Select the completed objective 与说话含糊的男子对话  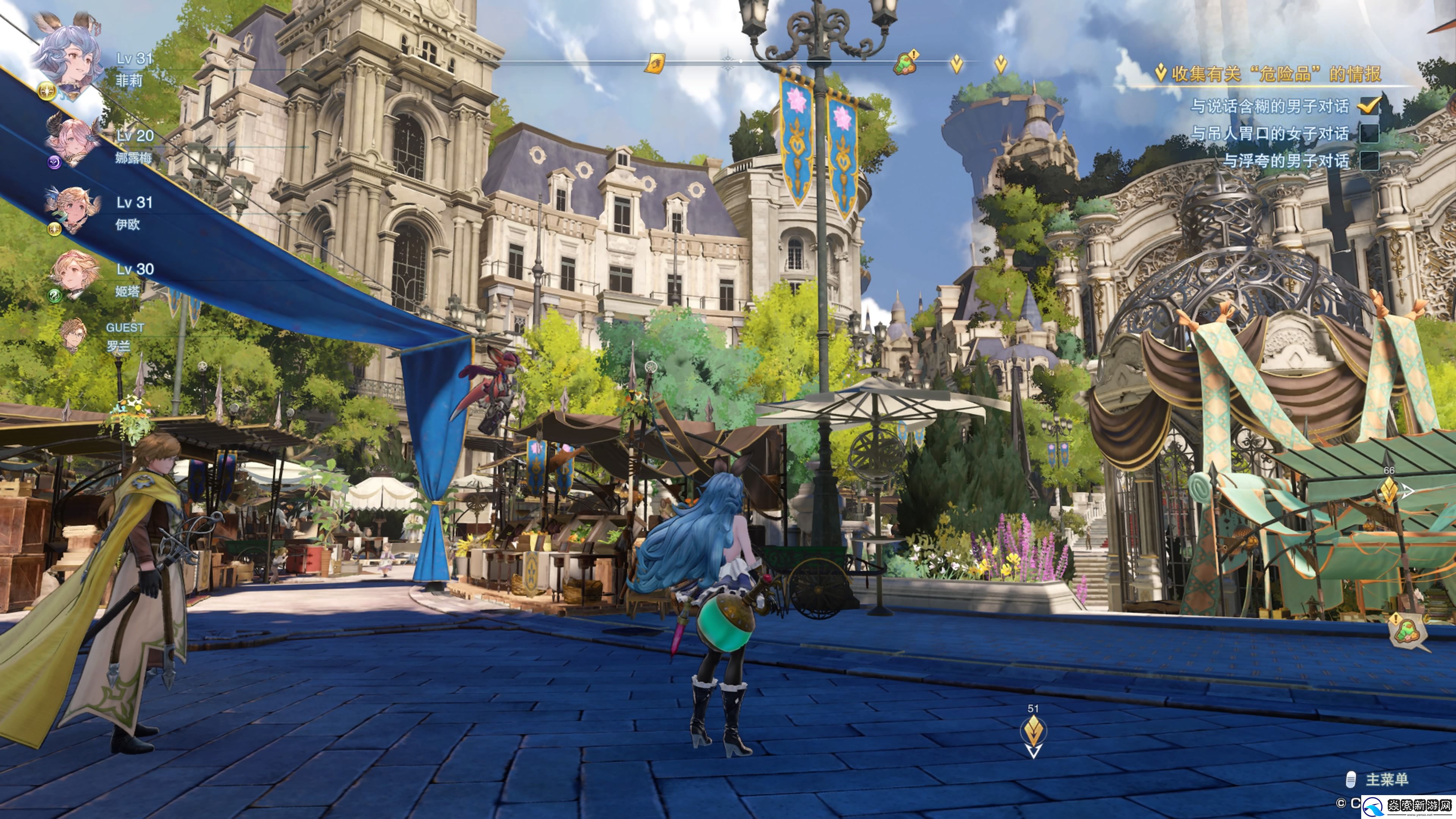pyautogui.click(x=1269, y=106)
